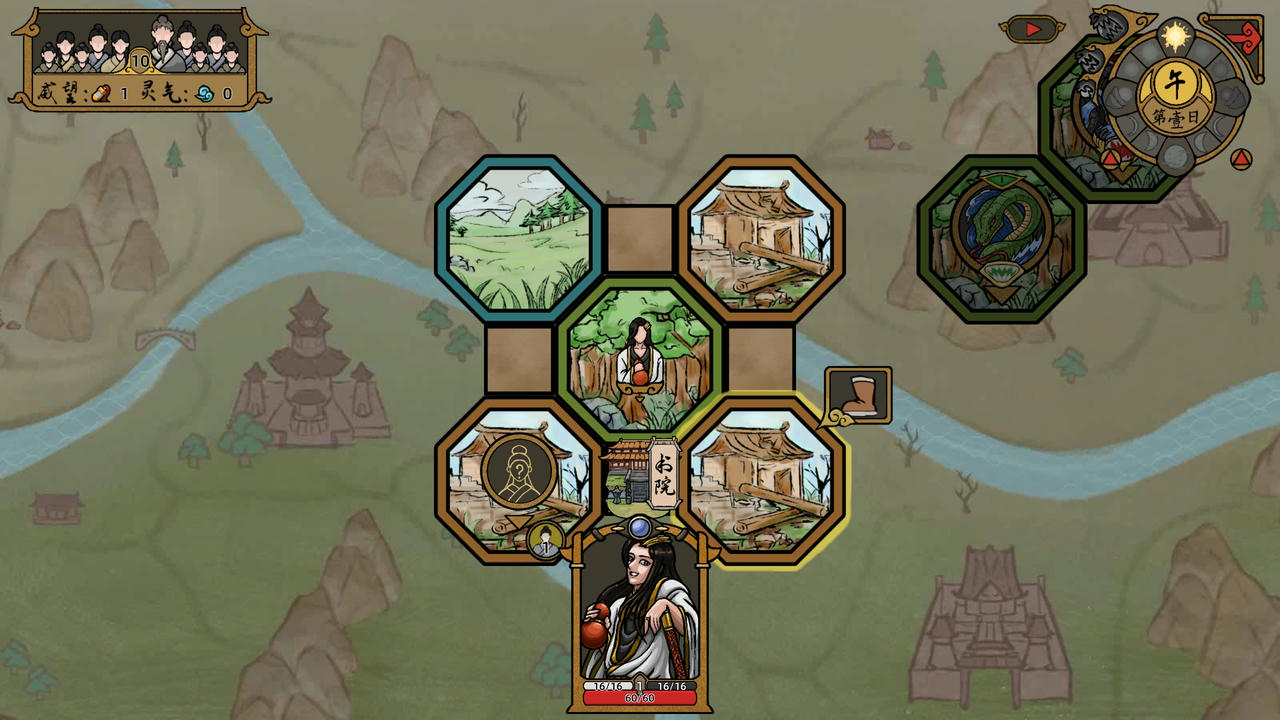Pick the unknown figure silhouette tile
The height and width of the screenshot is (720, 1280).
[x=518, y=471]
